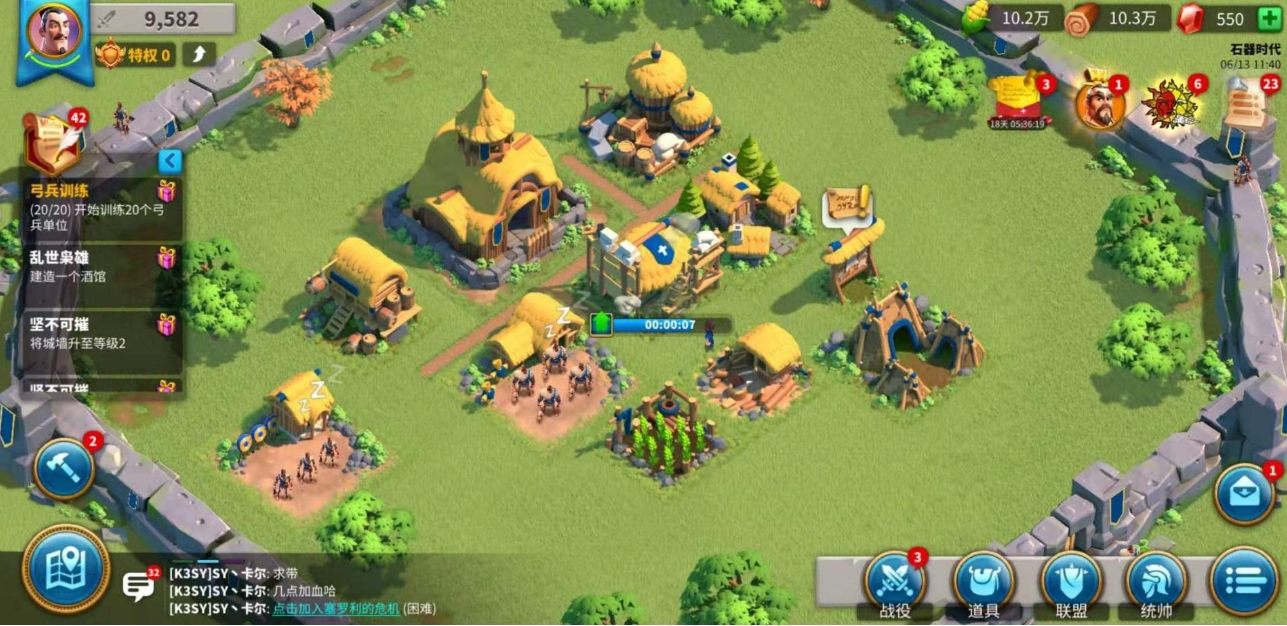Open the hammer build menu

[x=63, y=468]
